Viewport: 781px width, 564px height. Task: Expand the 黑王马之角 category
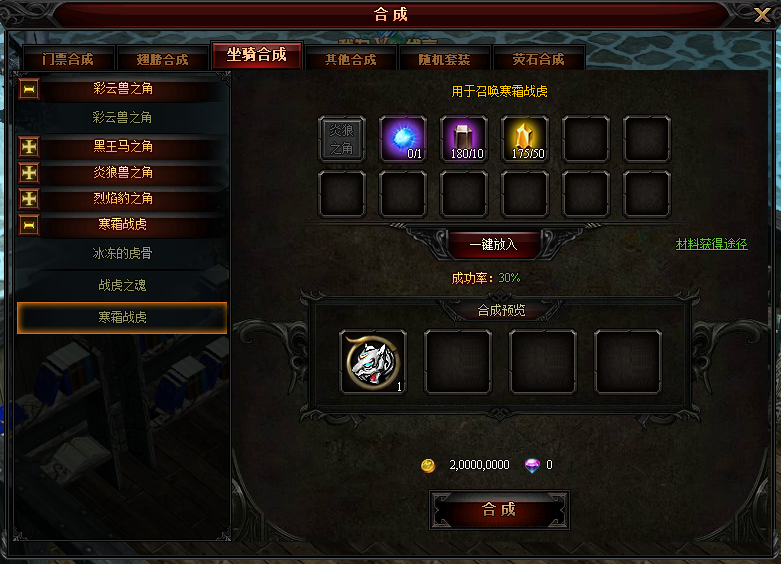coord(29,147)
